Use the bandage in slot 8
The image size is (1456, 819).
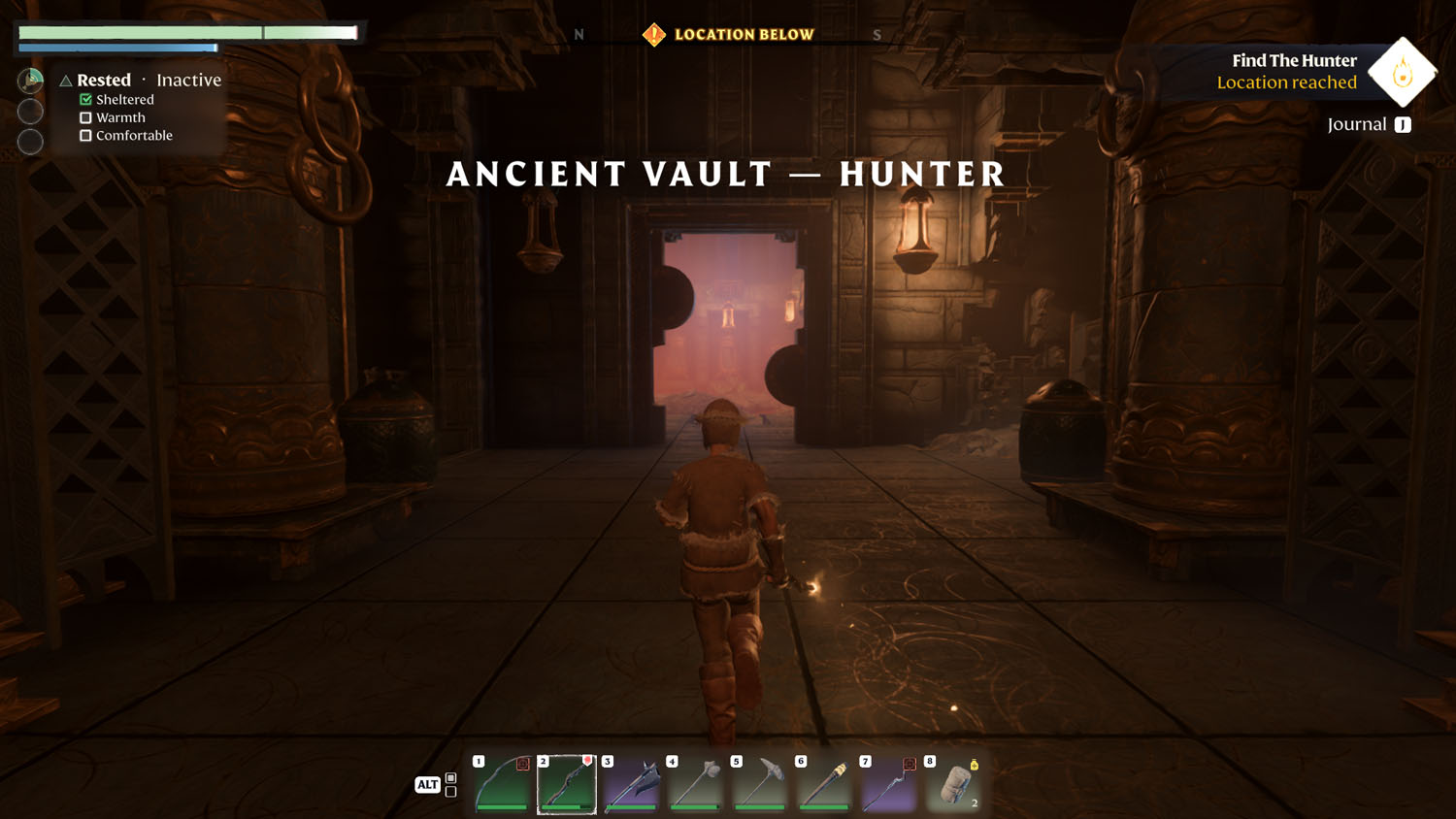[x=954, y=784]
